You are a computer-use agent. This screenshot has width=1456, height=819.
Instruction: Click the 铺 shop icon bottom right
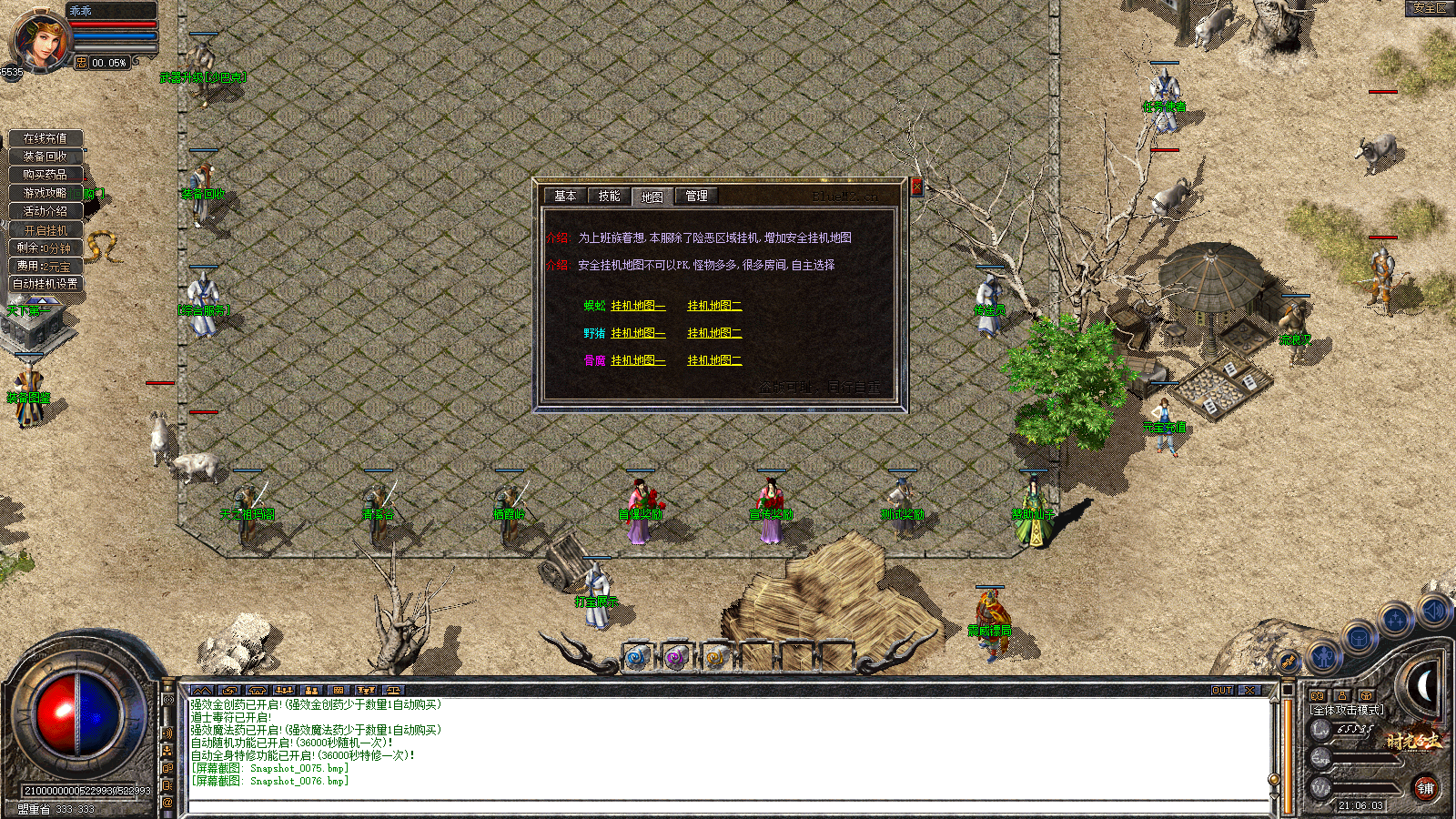point(1427,788)
